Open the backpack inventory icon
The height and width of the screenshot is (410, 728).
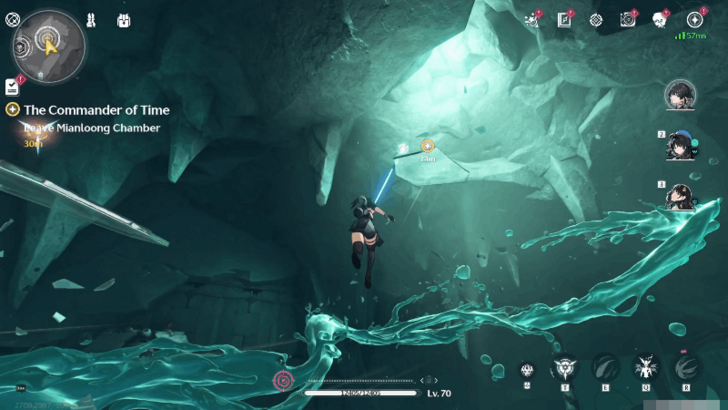123,19
